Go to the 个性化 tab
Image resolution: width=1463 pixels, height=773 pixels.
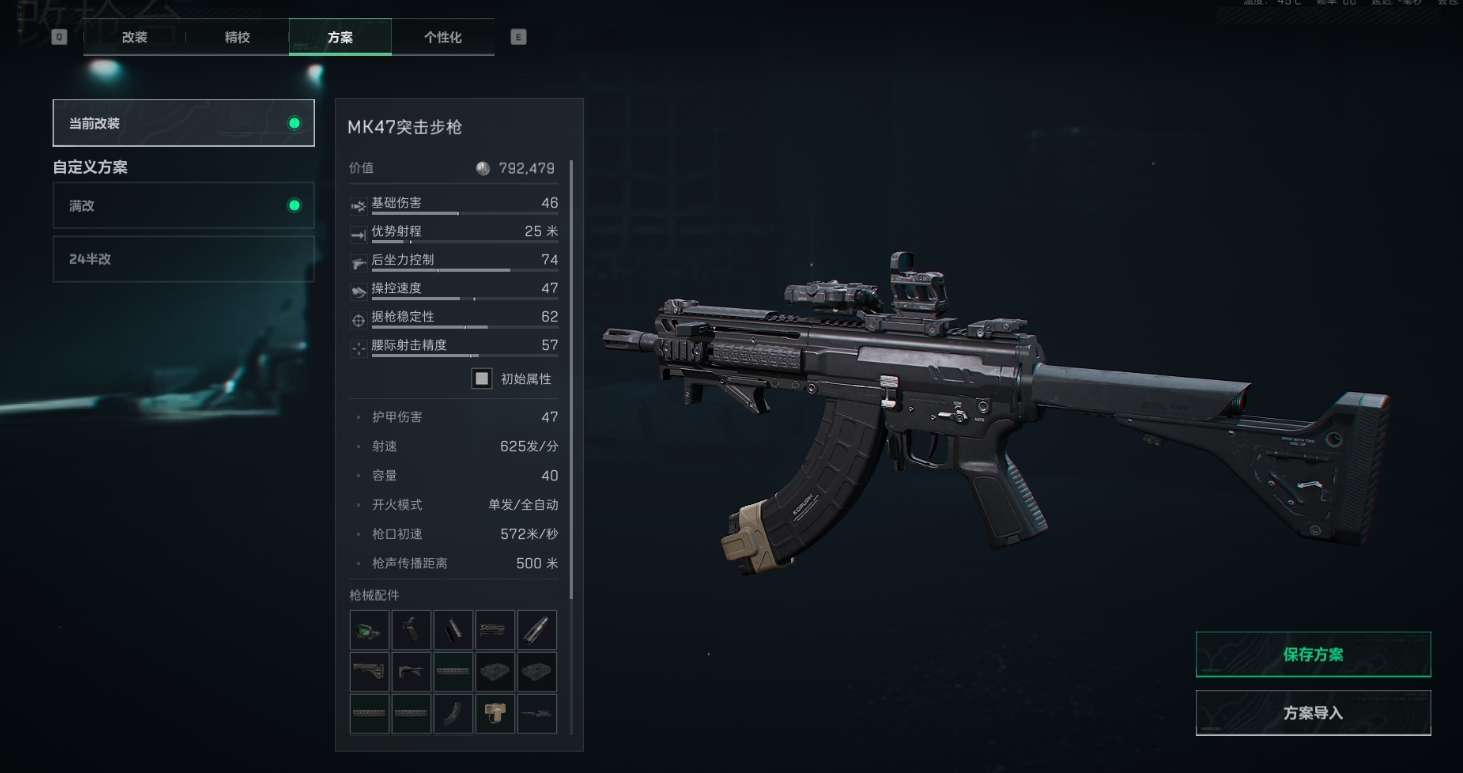tap(442, 37)
